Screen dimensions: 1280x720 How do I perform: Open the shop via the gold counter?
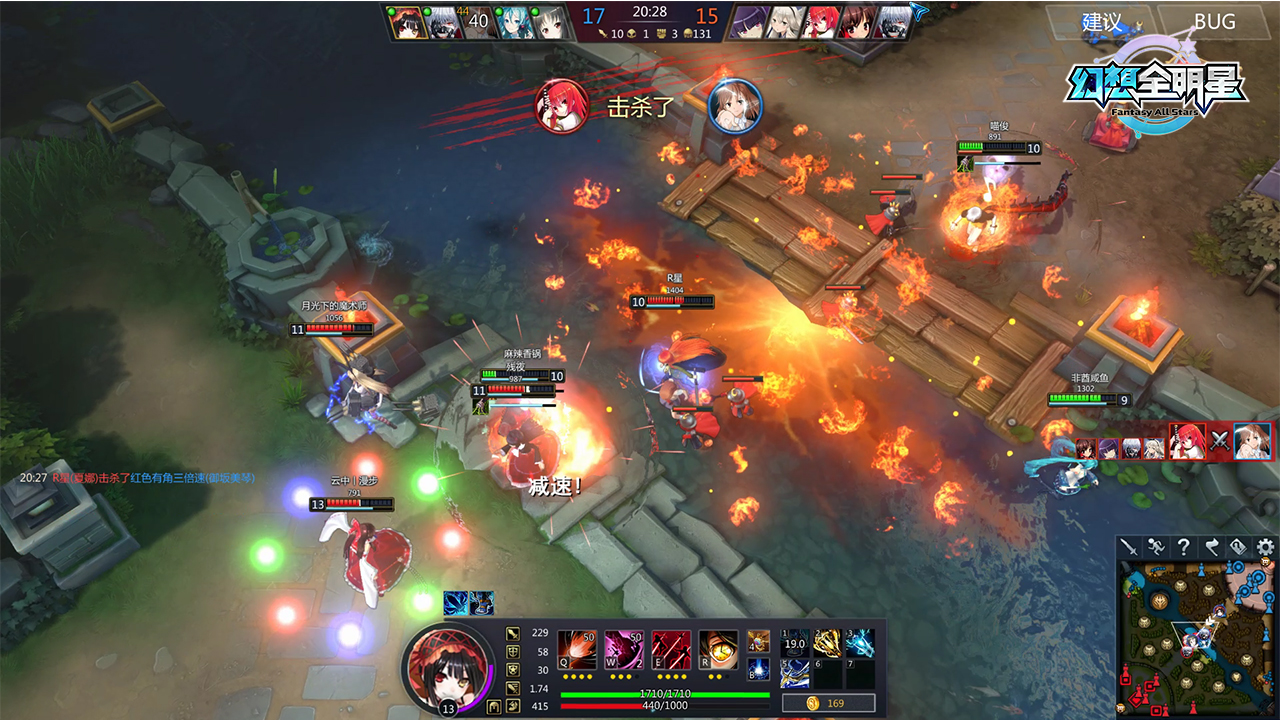pos(828,703)
